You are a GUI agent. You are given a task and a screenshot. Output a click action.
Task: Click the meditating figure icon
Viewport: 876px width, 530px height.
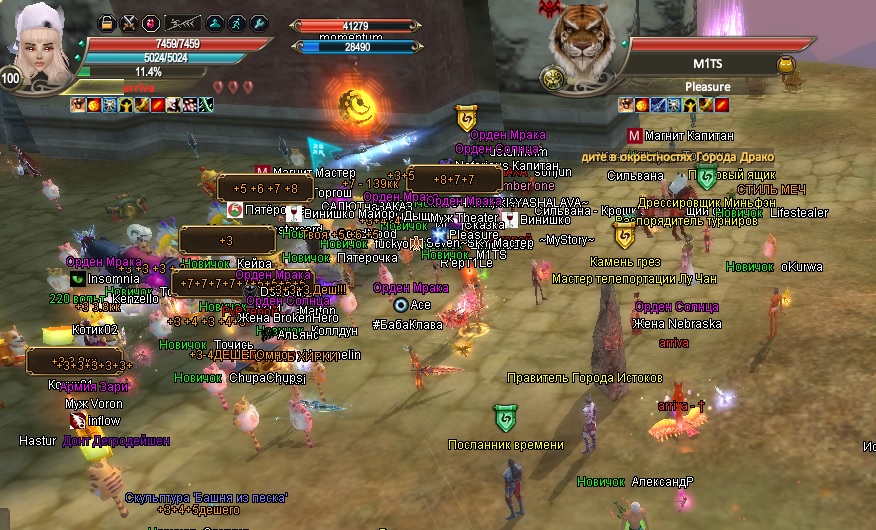(x=213, y=23)
